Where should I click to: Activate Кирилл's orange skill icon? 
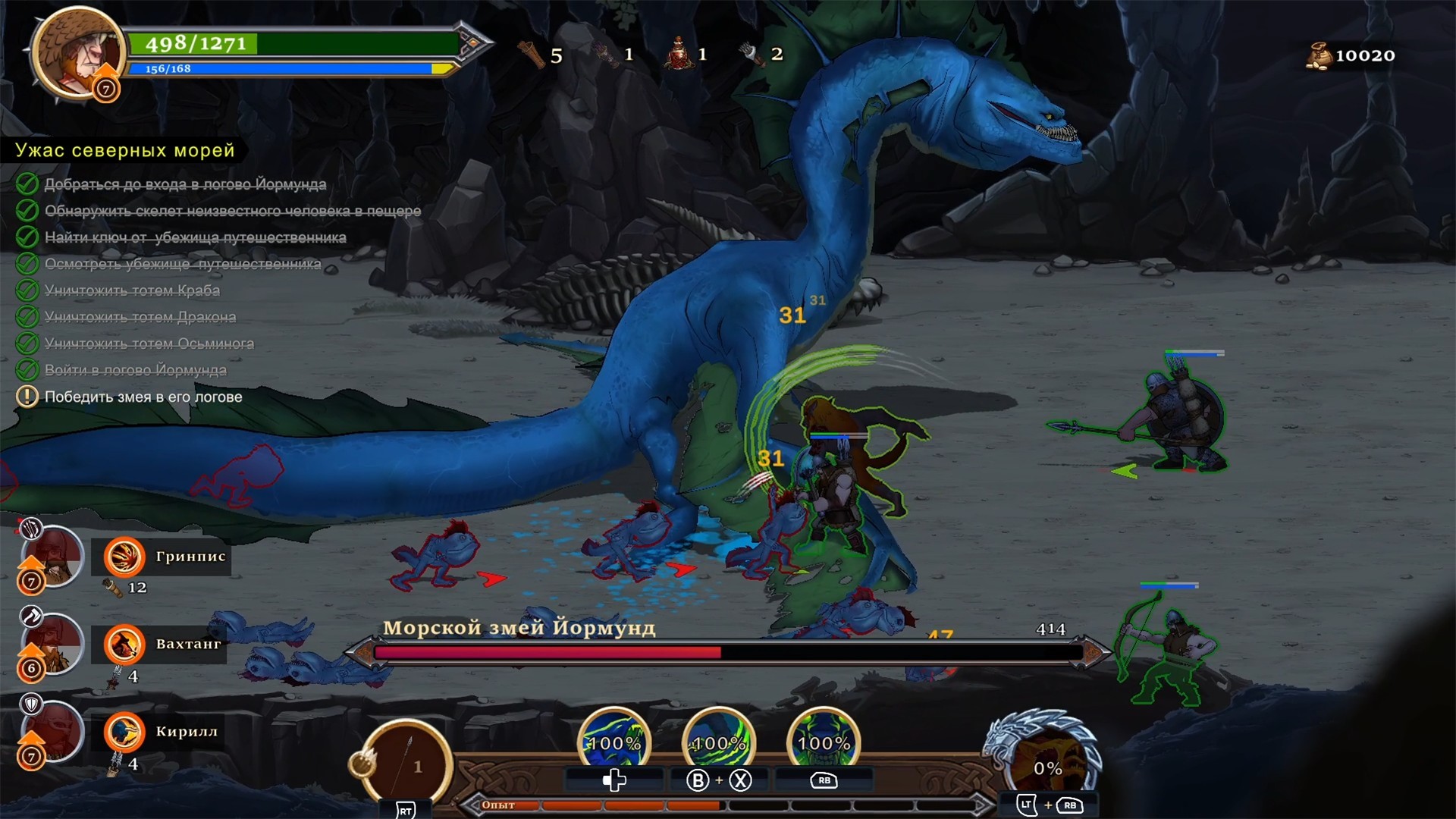(x=124, y=732)
